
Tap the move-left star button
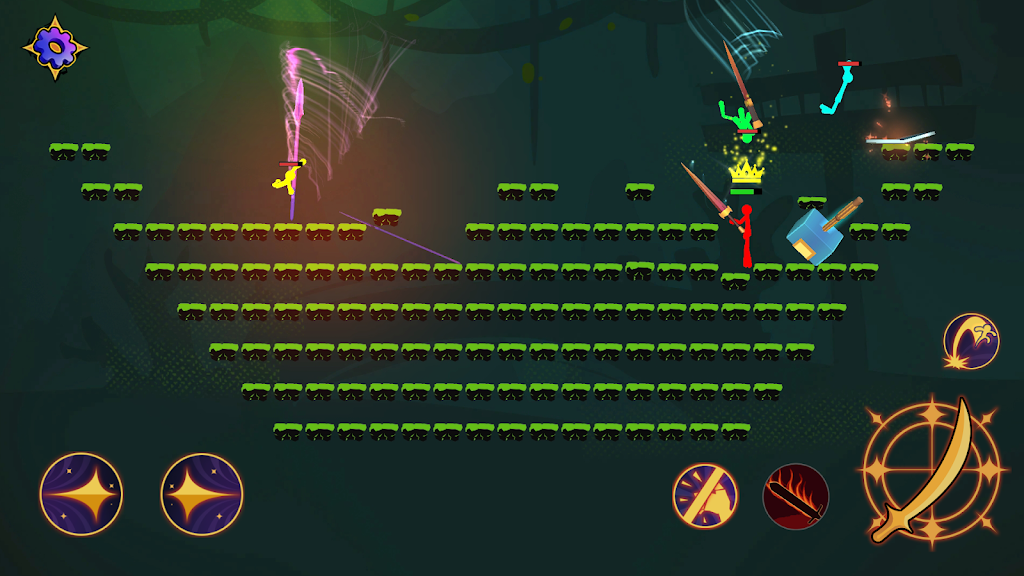81,494
